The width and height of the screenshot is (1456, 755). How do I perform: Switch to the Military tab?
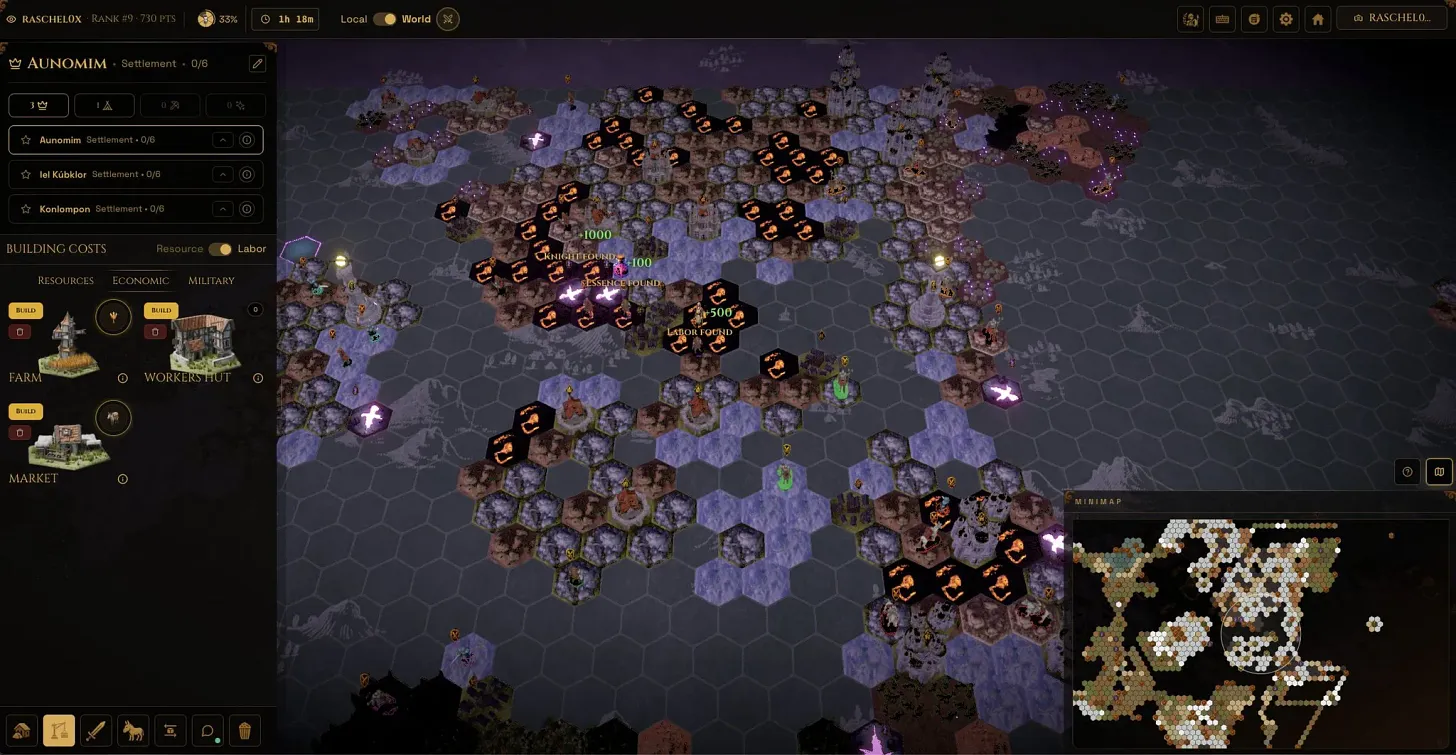coord(211,280)
